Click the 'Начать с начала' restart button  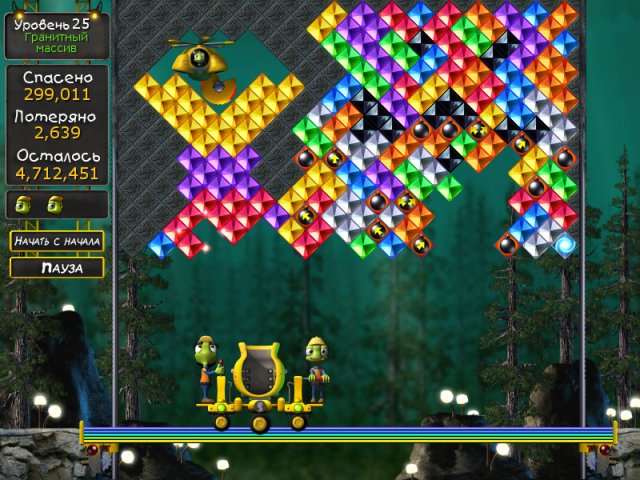57,241
